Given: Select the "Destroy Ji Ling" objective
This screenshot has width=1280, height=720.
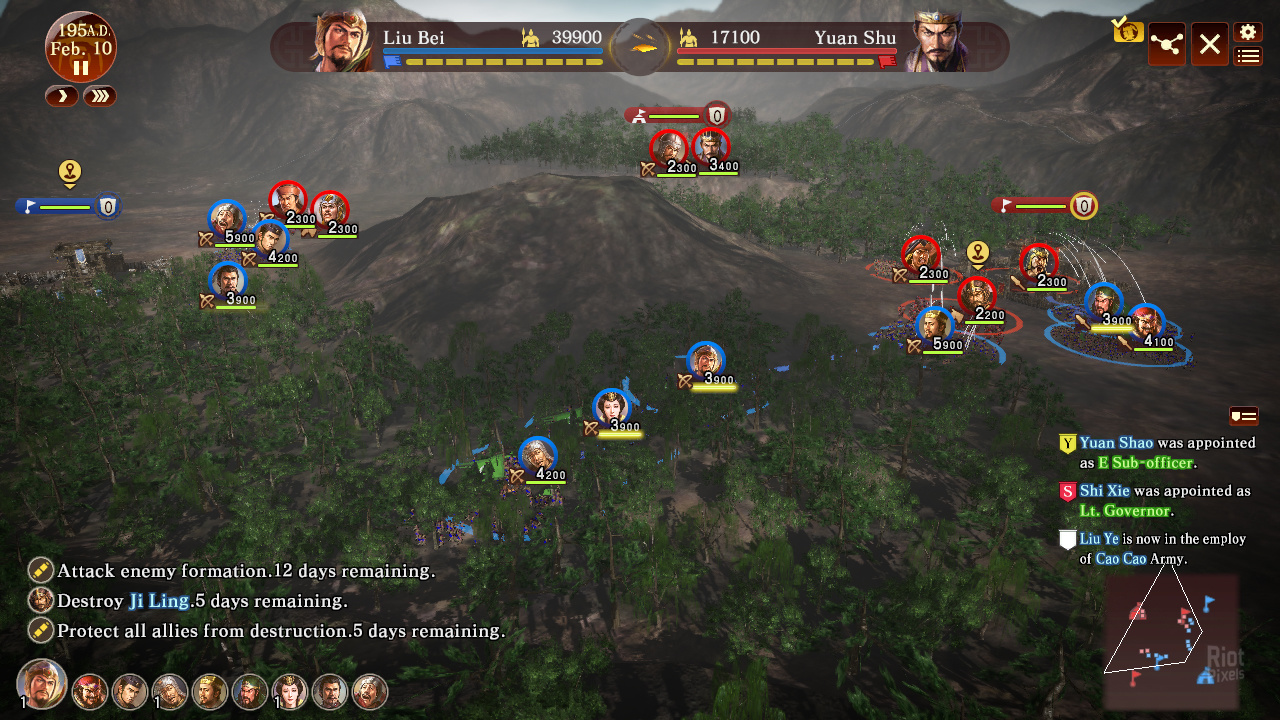Looking at the screenshot, I should [202, 602].
